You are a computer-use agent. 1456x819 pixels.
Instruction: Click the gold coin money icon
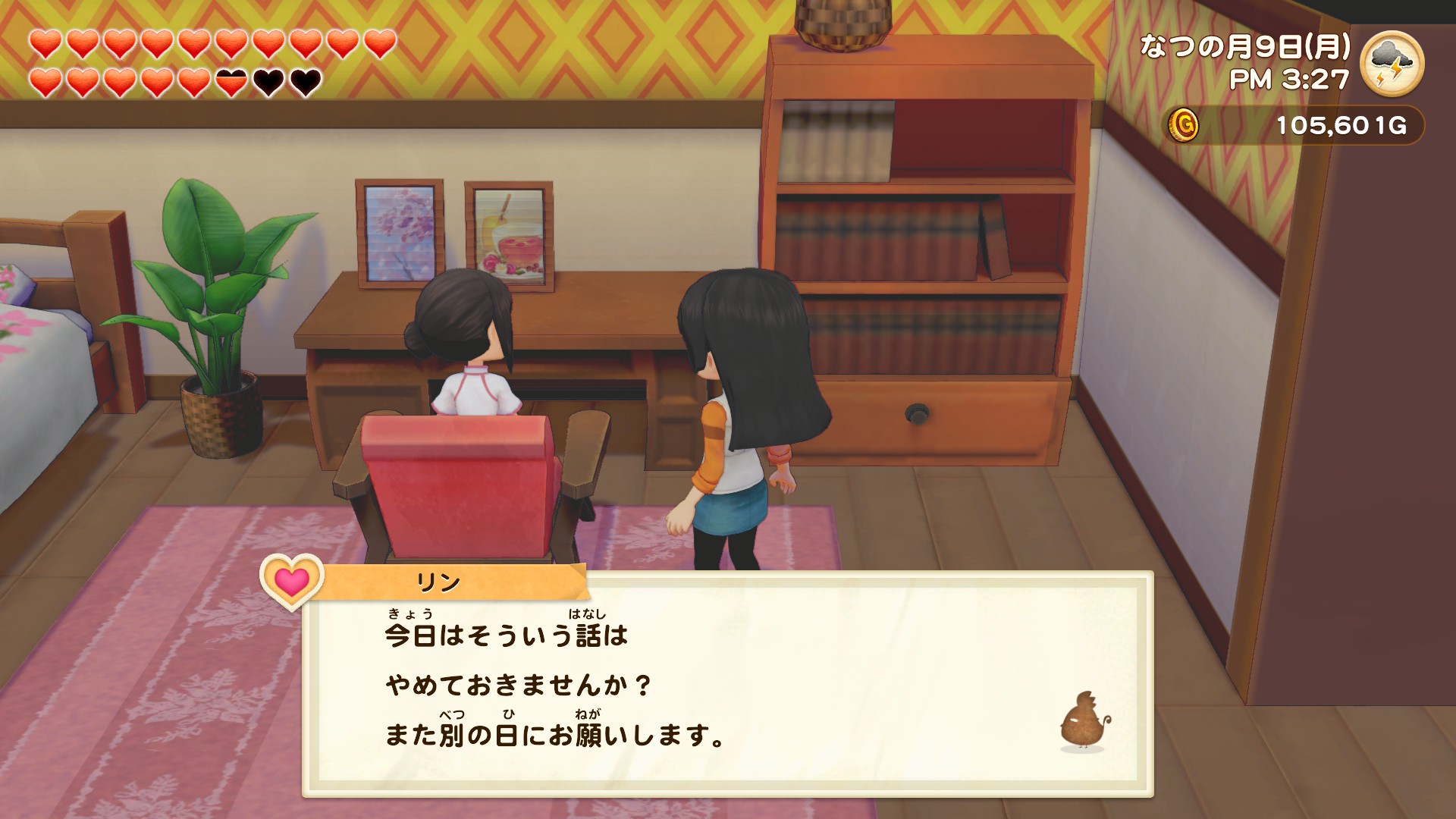[1183, 124]
